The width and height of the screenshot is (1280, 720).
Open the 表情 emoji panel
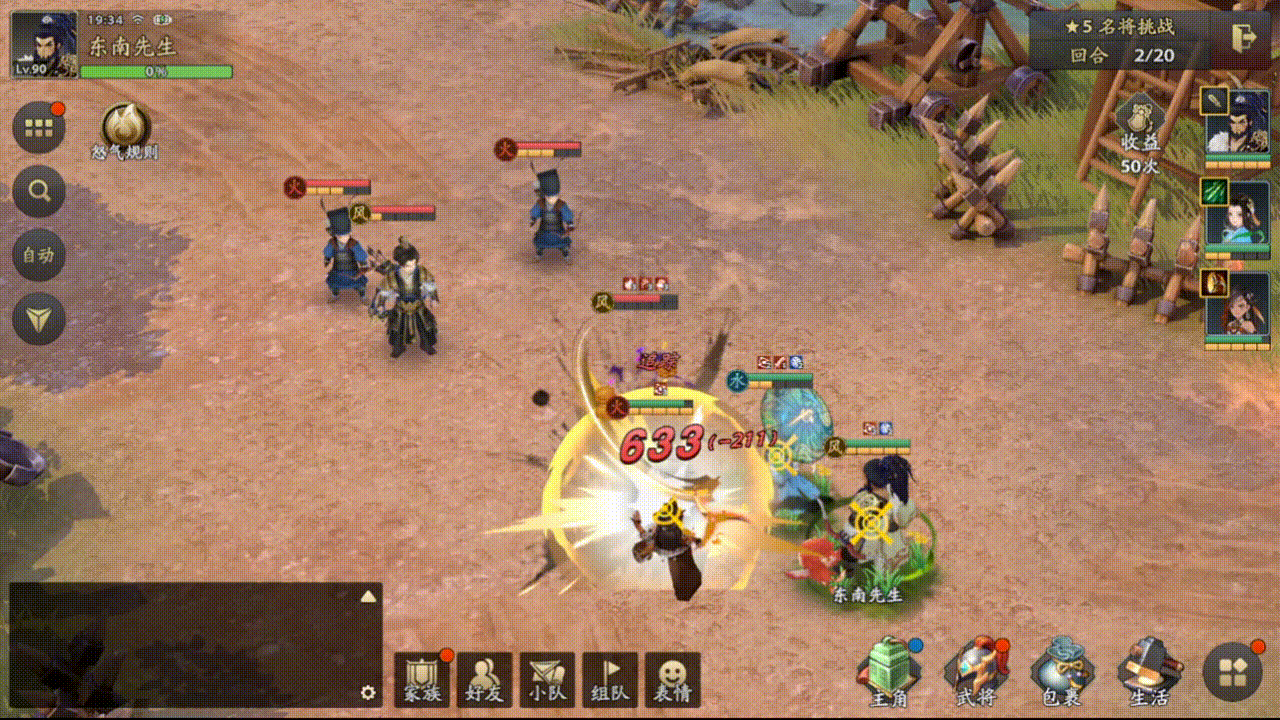coord(672,679)
